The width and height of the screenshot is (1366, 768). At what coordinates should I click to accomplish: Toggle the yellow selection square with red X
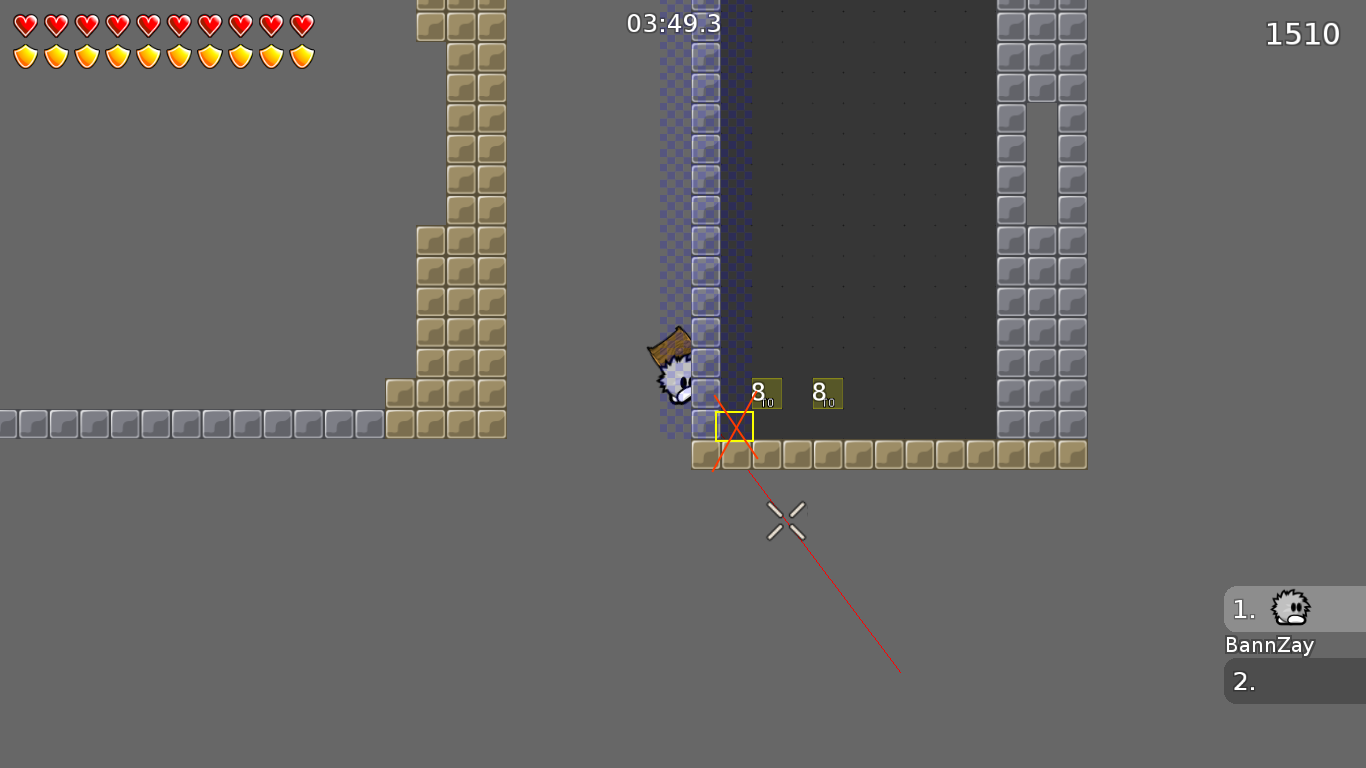734,425
